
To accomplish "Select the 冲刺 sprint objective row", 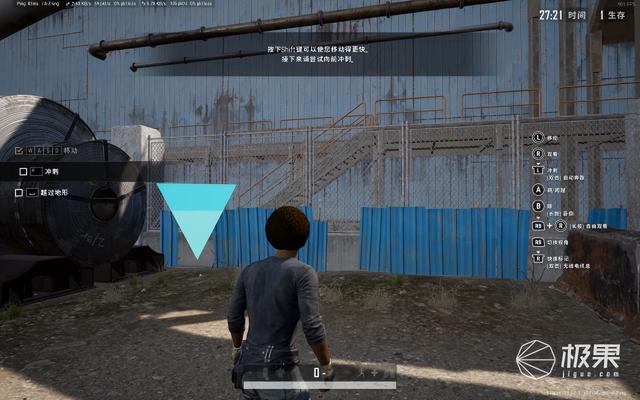I will tap(52, 171).
